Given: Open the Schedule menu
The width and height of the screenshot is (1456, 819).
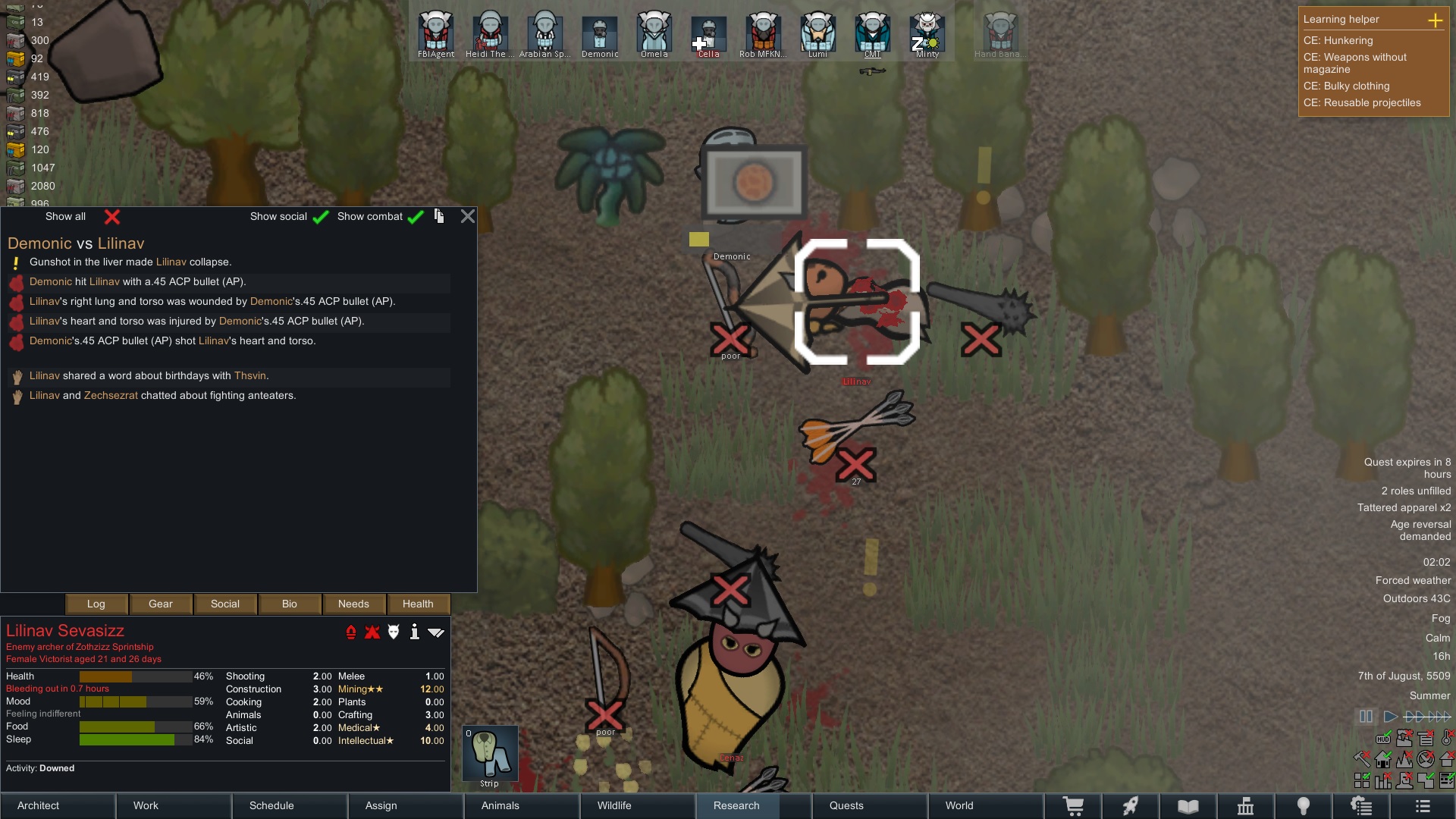Looking at the screenshot, I should pyautogui.click(x=290, y=805).
